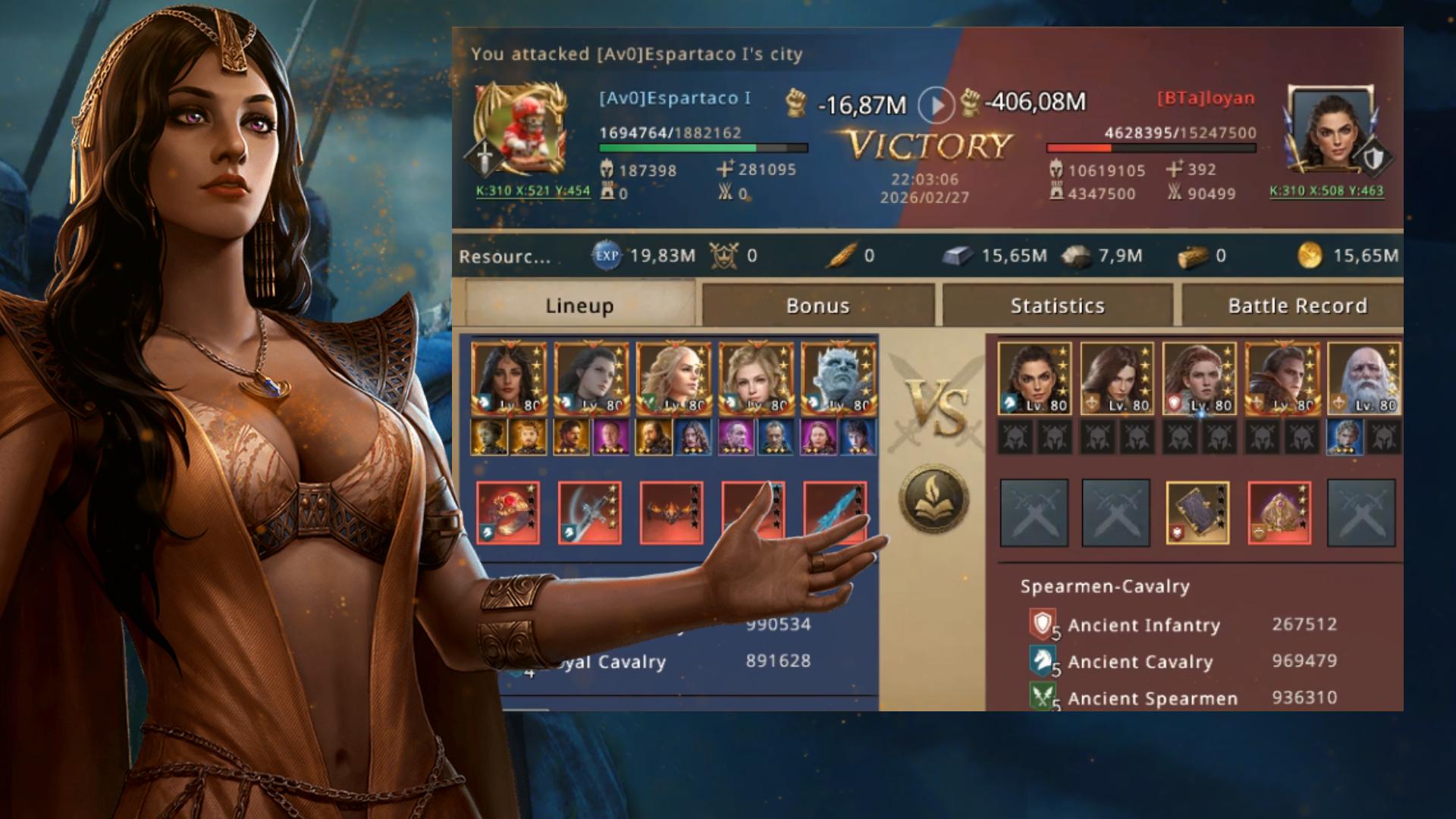The height and width of the screenshot is (819, 1456).
Task: Select the battle axe equipment slot
Action: click(590, 513)
